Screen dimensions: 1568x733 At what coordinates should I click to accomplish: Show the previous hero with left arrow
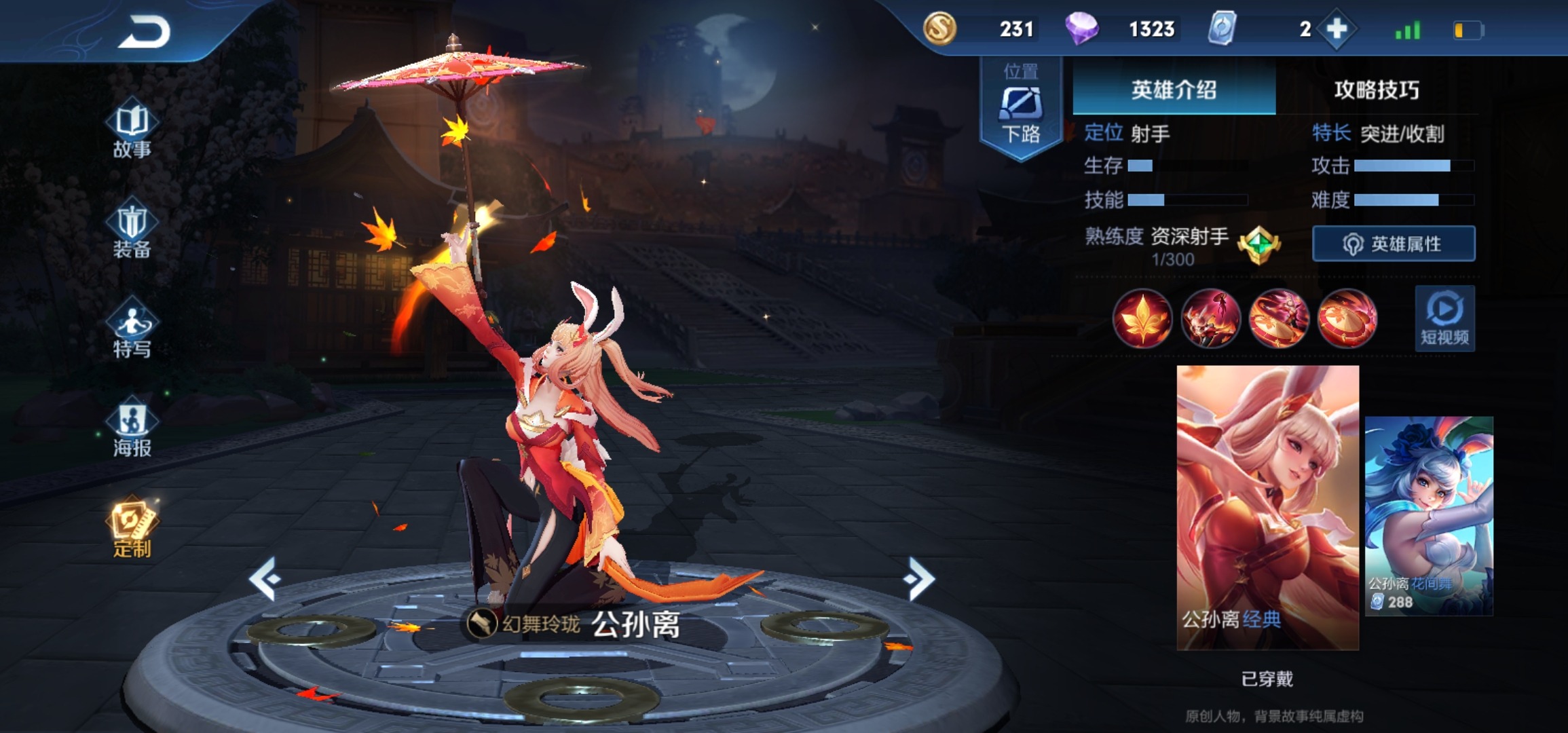tap(265, 578)
